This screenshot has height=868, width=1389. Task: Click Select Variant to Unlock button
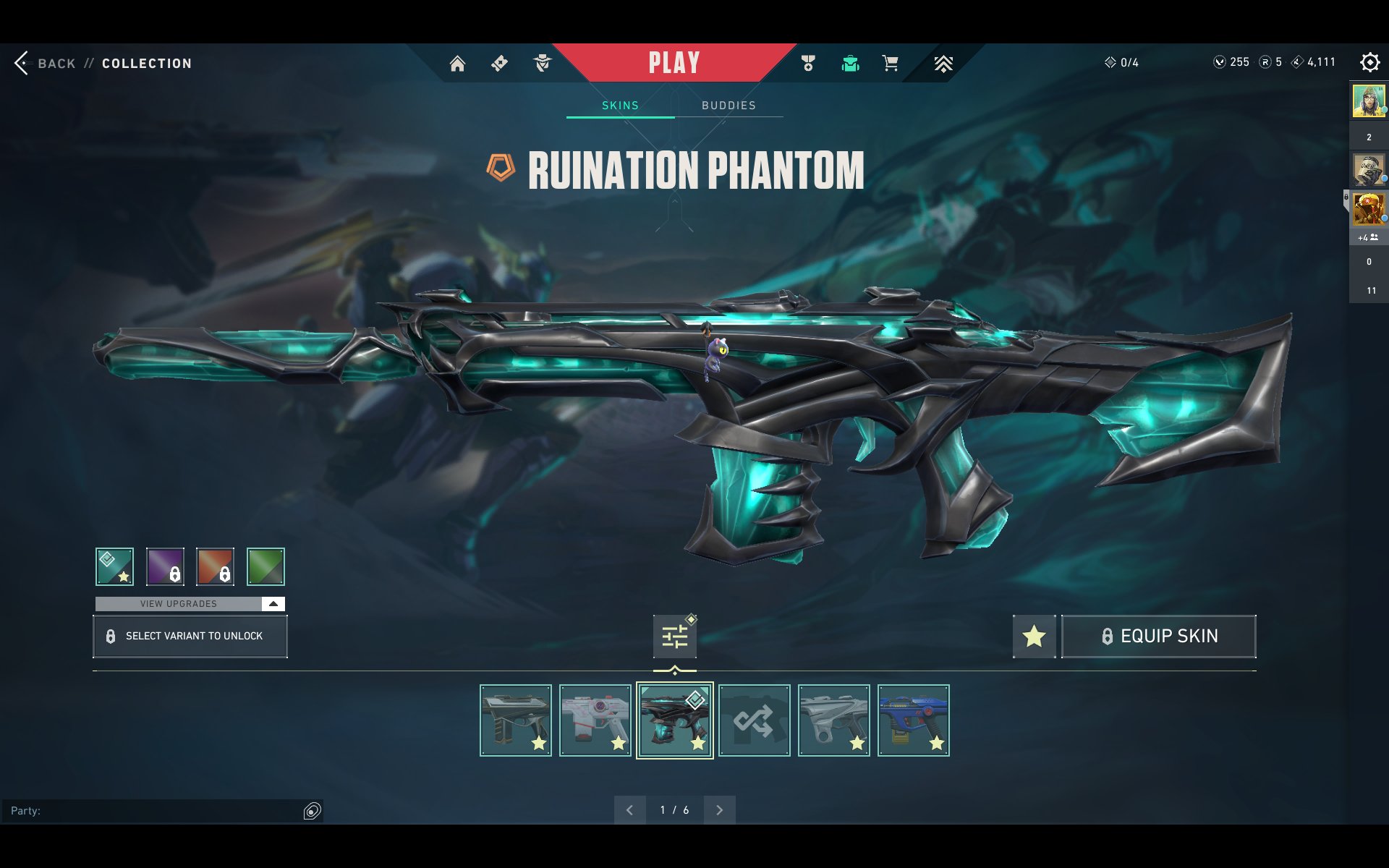click(190, 636)
